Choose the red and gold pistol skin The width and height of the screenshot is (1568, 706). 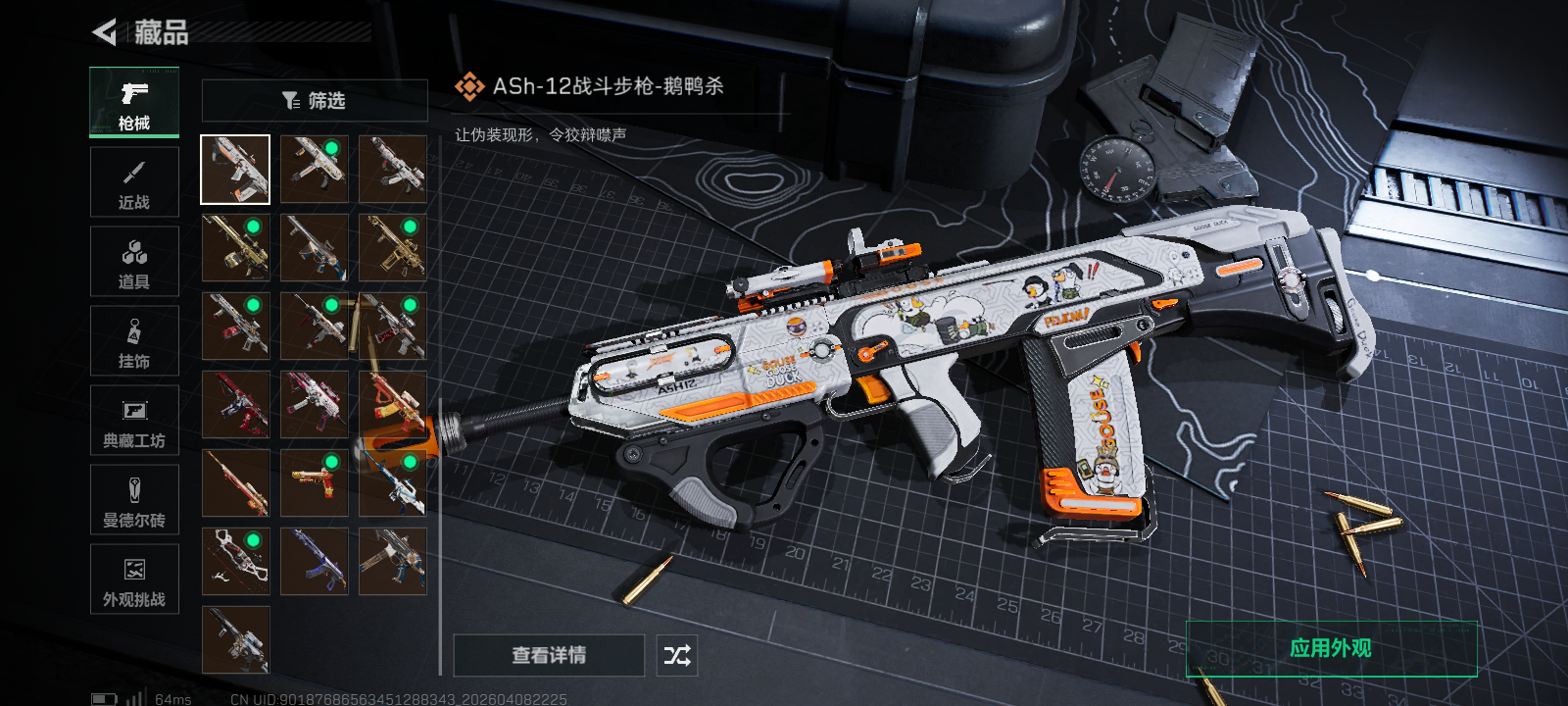click(314, 482)
